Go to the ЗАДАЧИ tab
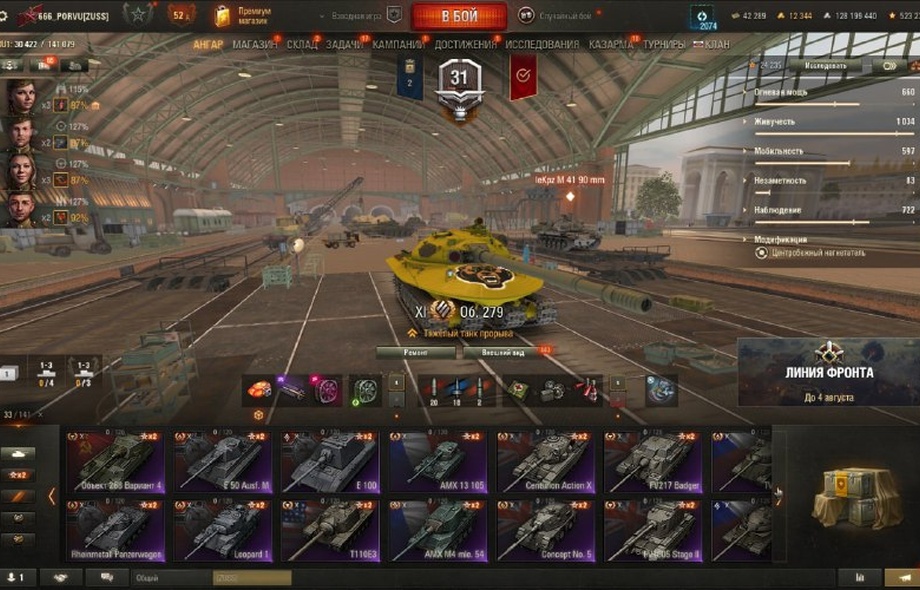The image size is (920, 590). tap(345, 45)
